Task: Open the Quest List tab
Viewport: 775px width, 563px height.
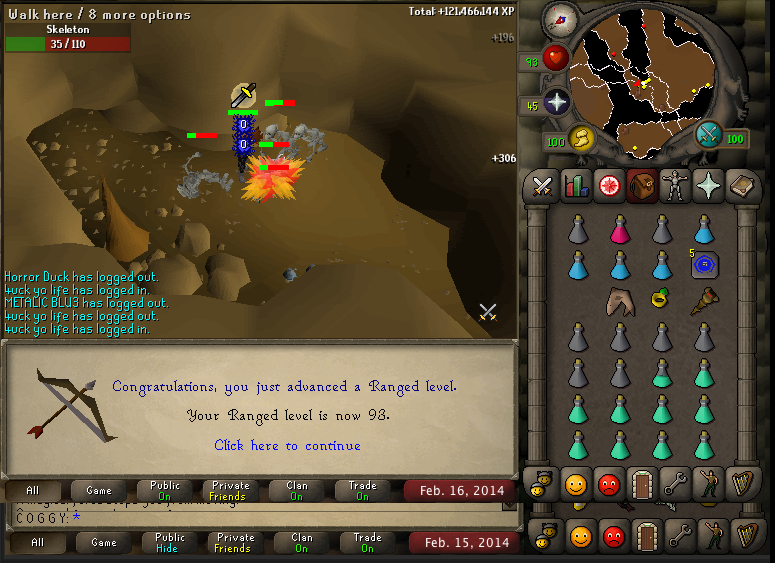Action: pyautogui.click(x=608, y=186)
